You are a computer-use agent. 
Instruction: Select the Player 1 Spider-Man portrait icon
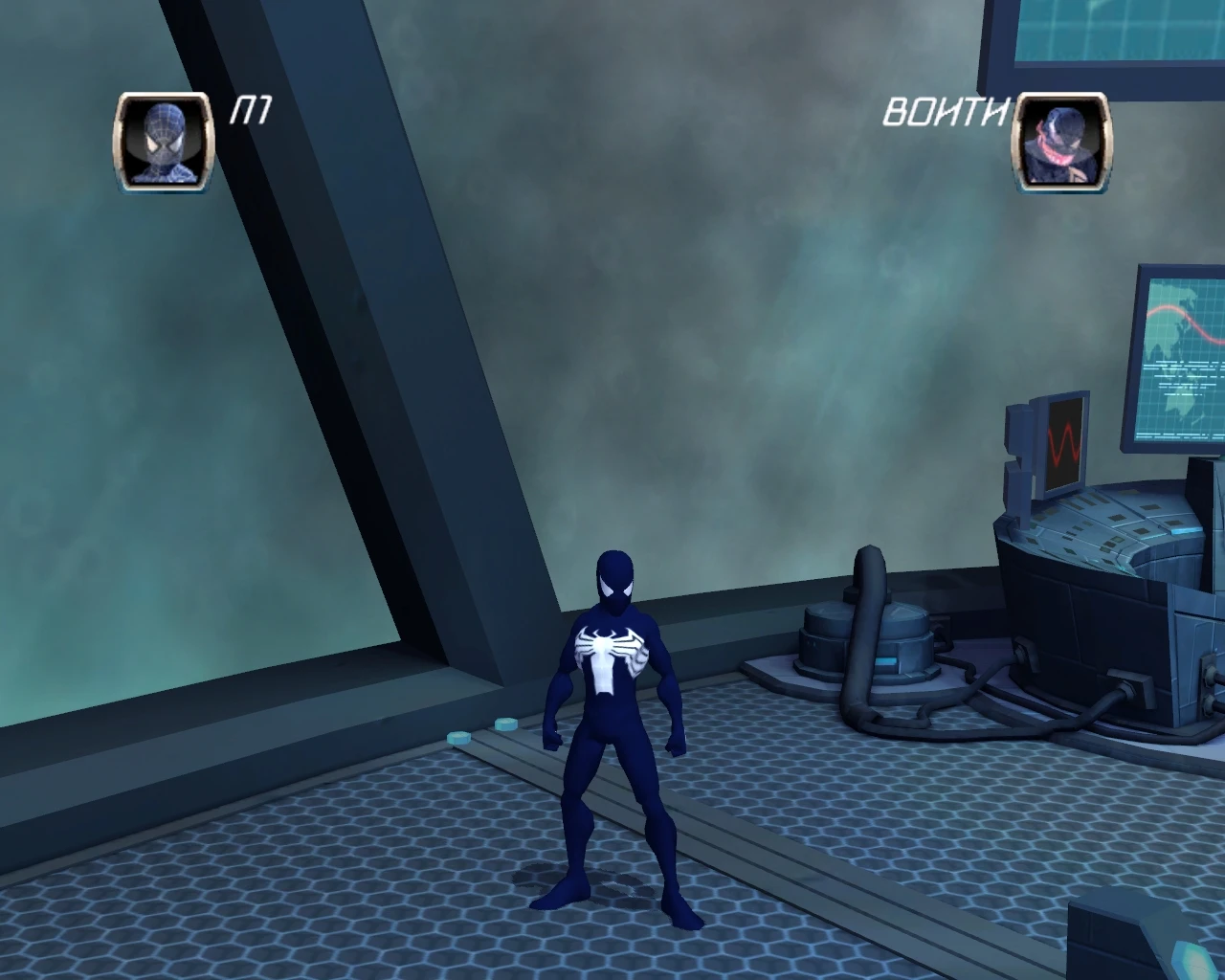[x=163, y=142]
